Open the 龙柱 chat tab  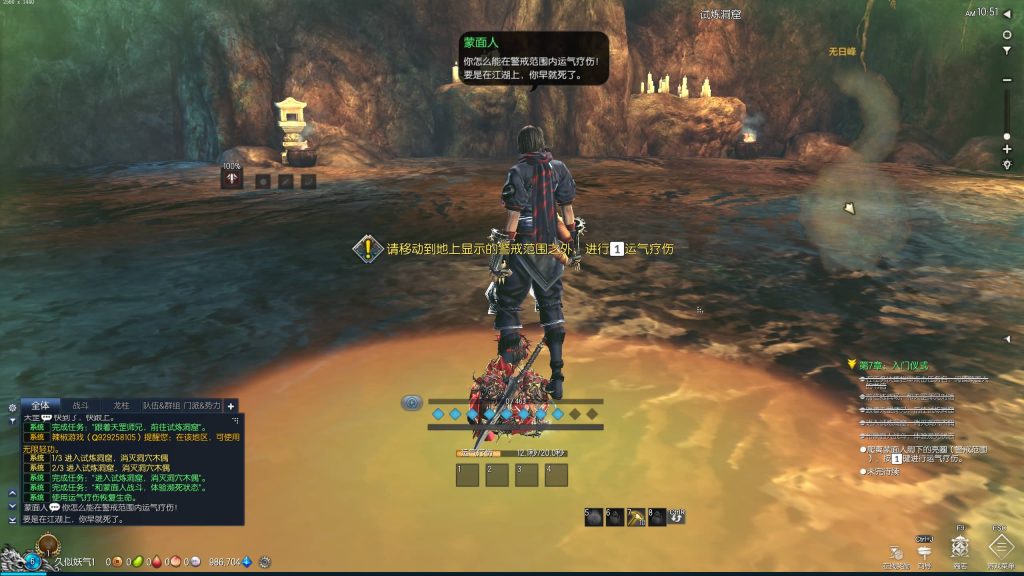click(x=121, y=405)
